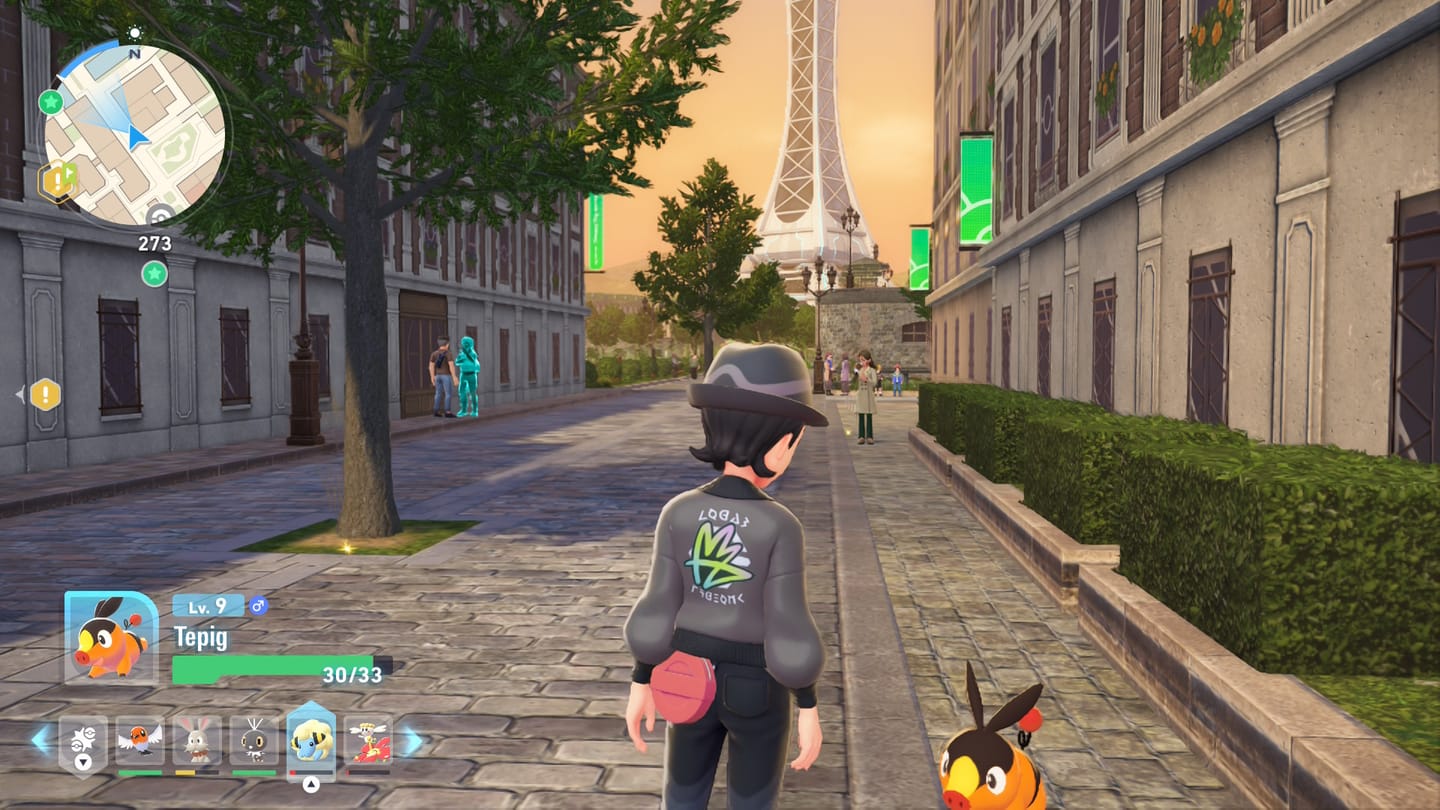Click the male gender symbol beside Lv. 9
The image size is (1440, 810).
[x=258, y=607]
